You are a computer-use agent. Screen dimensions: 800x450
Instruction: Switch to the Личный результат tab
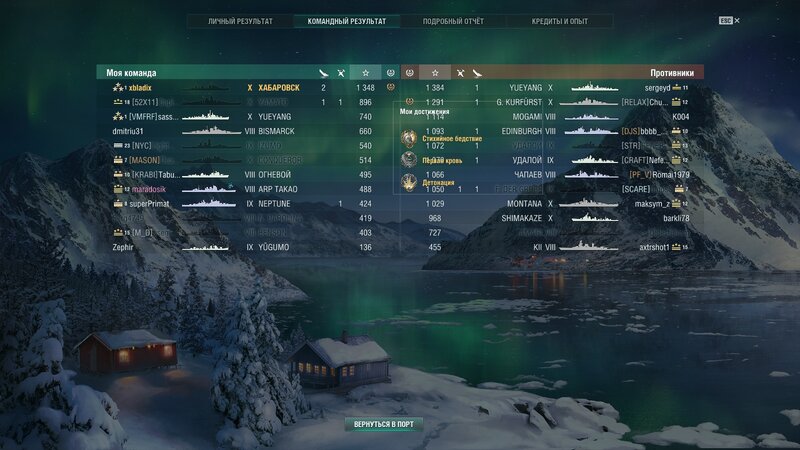[240, 21]
